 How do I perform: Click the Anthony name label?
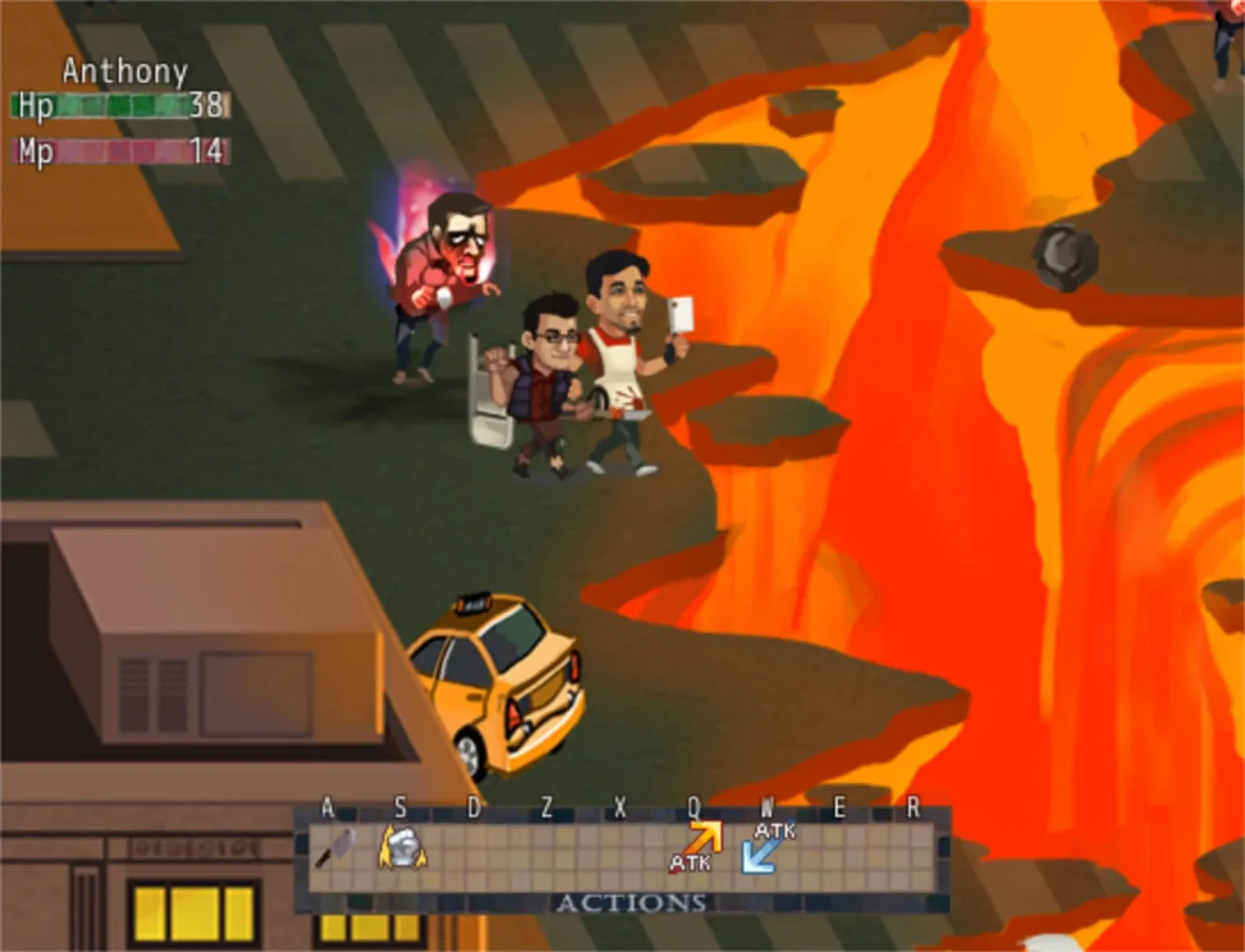pos(123,71)
